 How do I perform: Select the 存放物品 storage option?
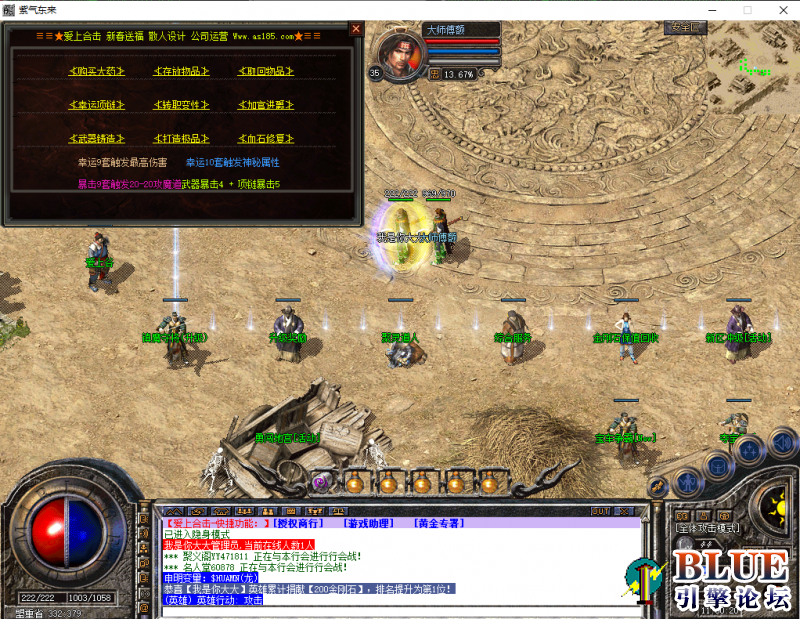(x=181, y=71)
